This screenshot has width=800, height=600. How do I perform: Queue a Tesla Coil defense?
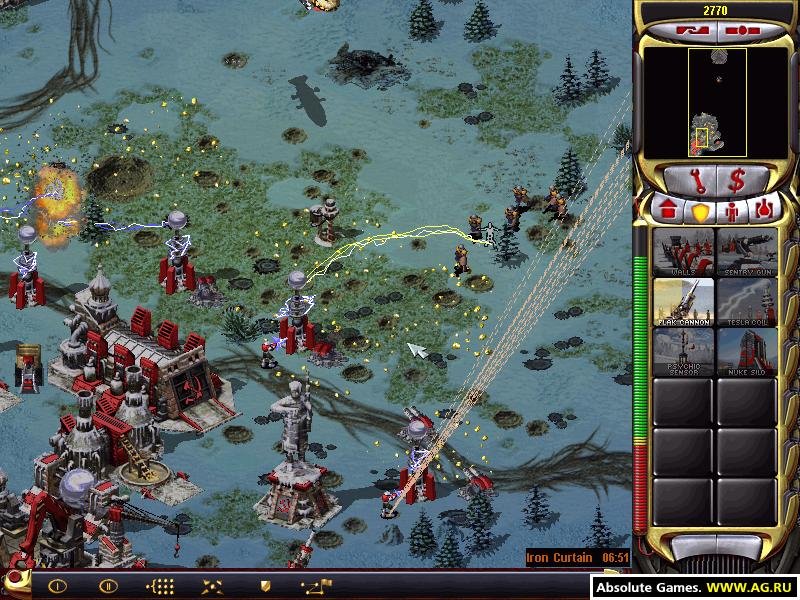[746, 302]
